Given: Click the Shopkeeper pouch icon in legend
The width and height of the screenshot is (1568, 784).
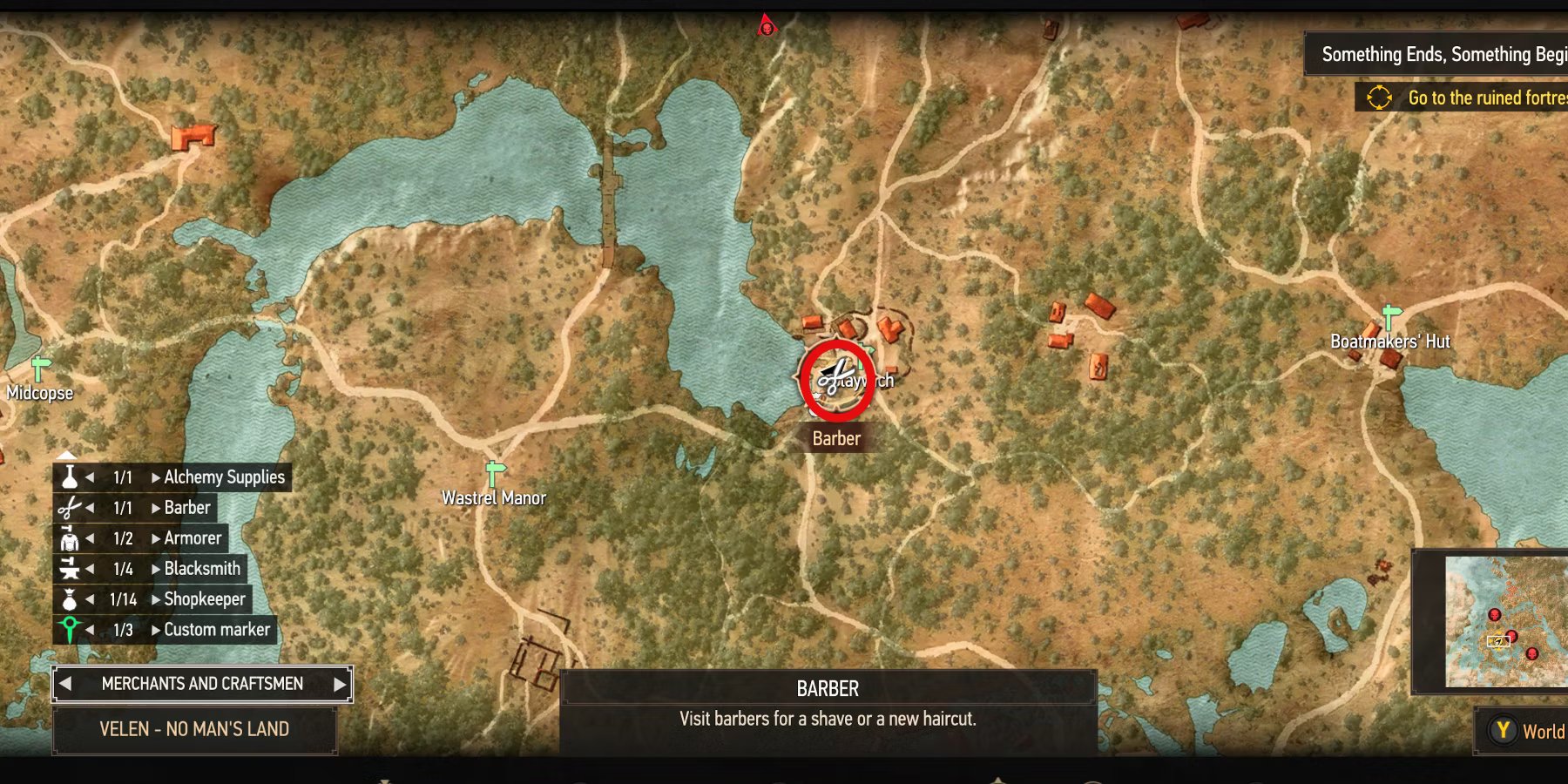Looking at the screenshot, I should [70, 598].
